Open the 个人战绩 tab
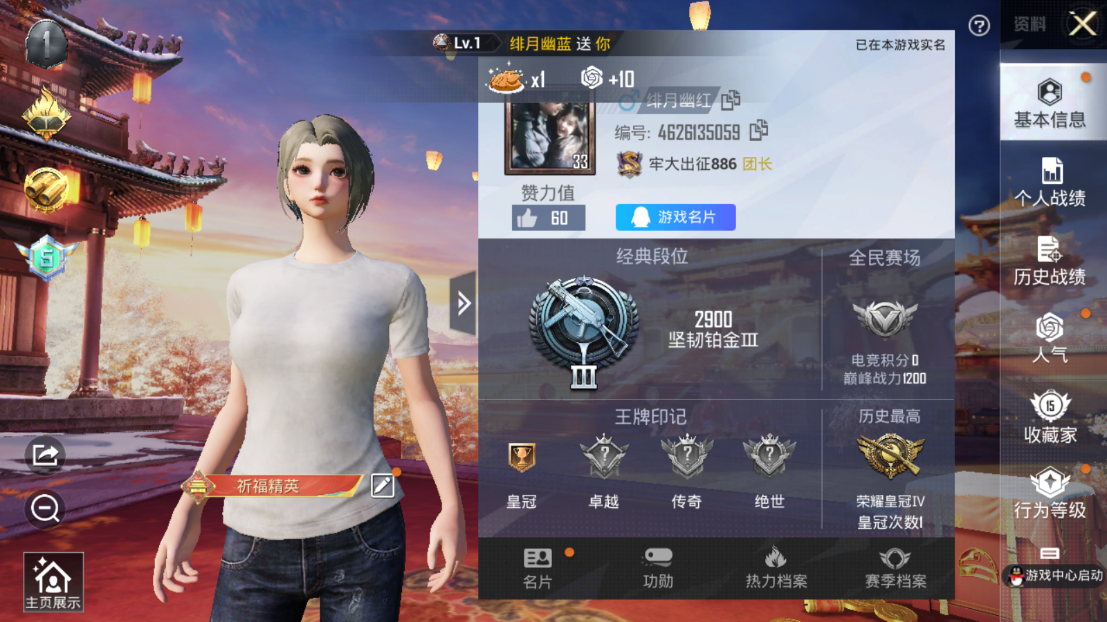This screenshot has width=1107, height=622. click(x=1049, y=182)
